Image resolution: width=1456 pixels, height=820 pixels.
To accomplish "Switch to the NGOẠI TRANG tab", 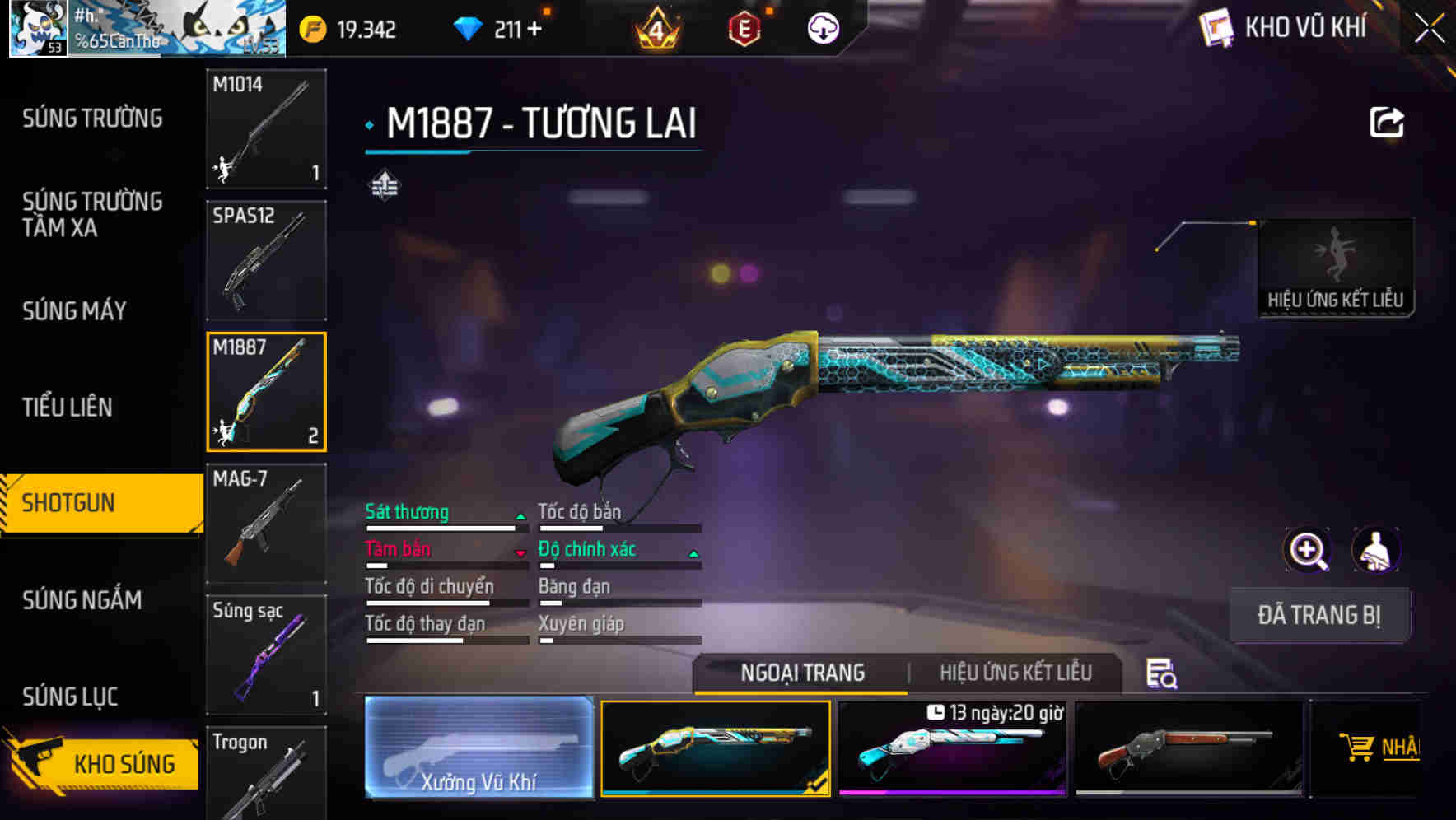I will pyautogui.click(x=802, y=673).
